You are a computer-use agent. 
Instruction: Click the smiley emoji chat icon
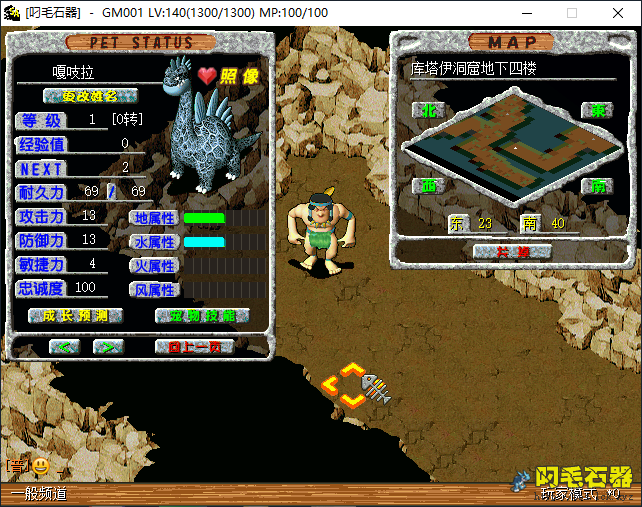(41, 465)
